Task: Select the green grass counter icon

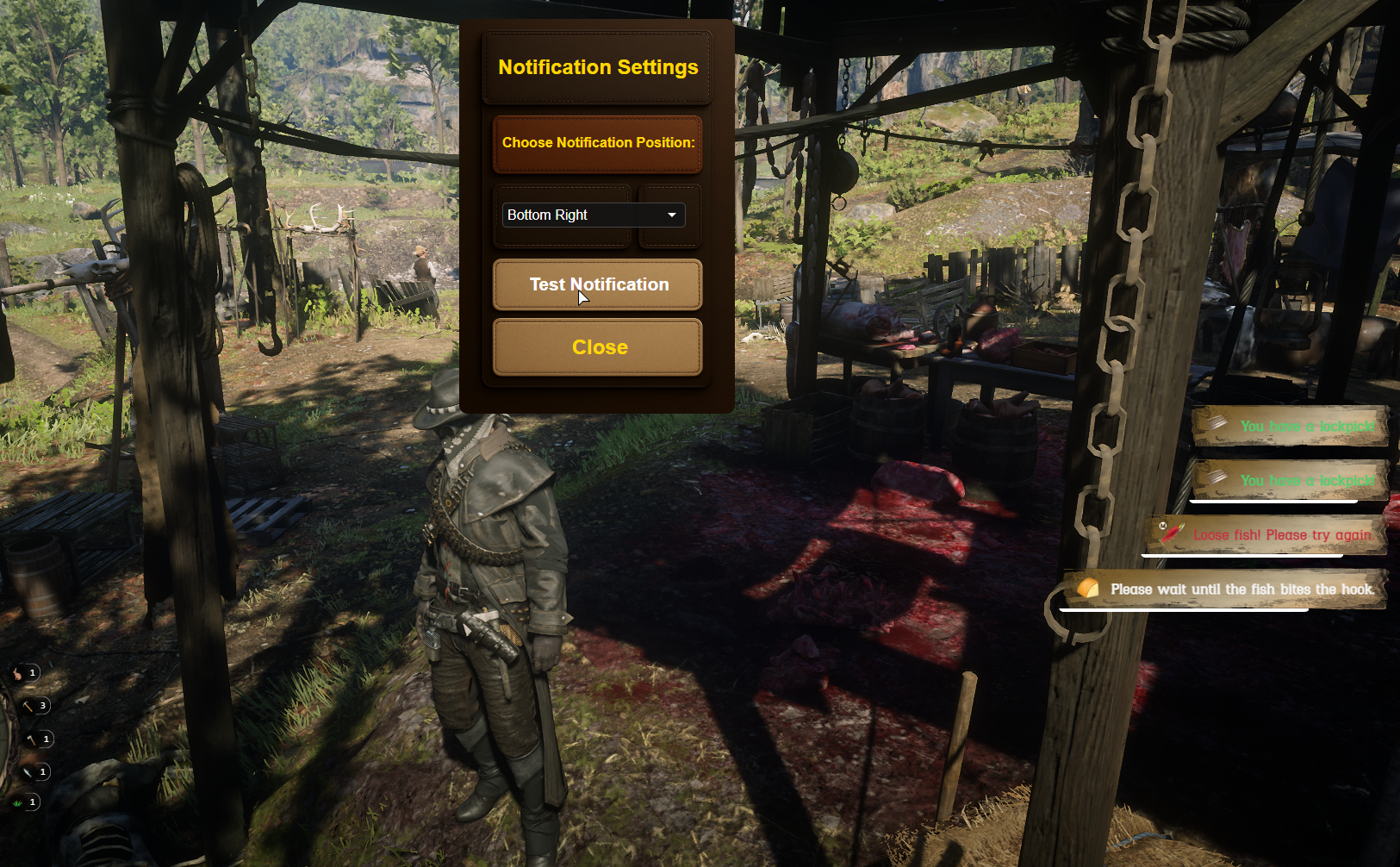Action: click(x=18, y=803)
